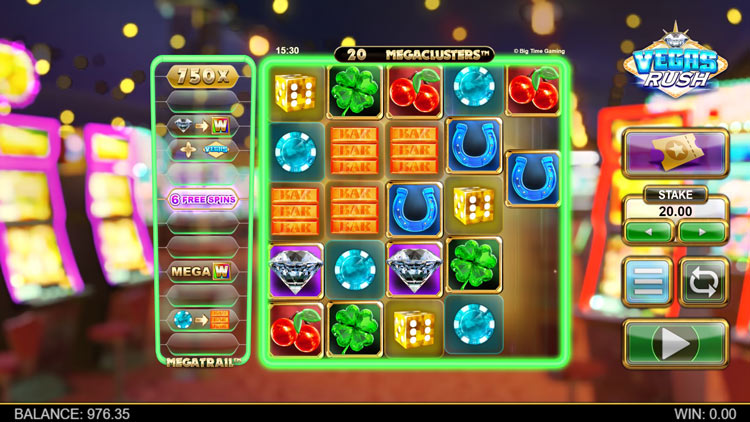Increase the stake with the right arrow

[703, 232]
